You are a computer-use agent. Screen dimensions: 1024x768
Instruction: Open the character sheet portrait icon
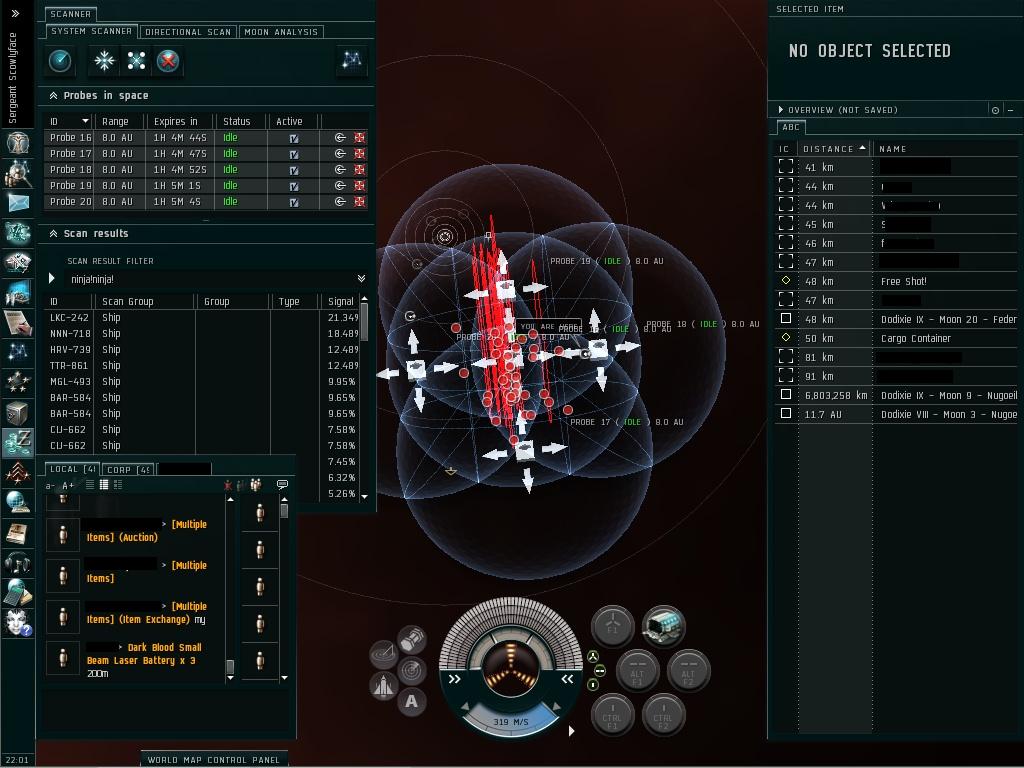[x=18, y=142]
